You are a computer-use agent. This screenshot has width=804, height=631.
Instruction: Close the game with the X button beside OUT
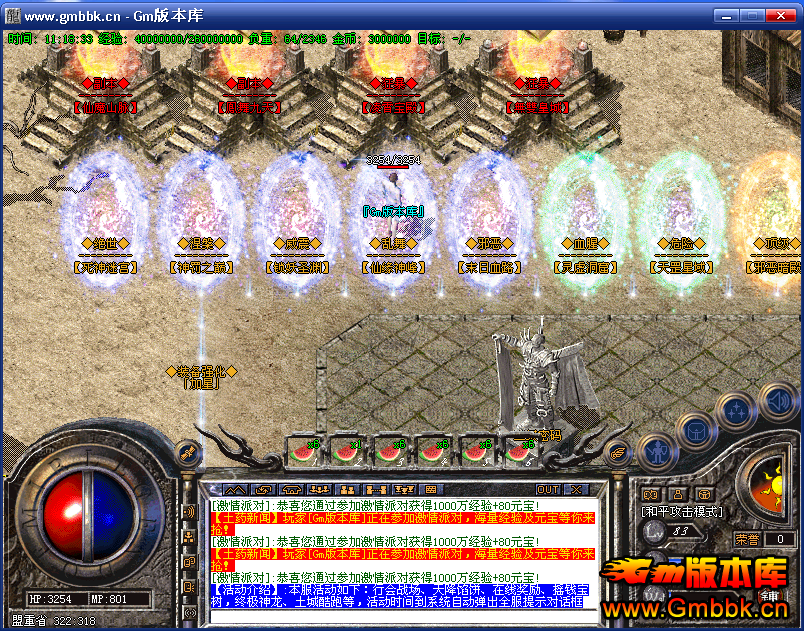(577, 489)
